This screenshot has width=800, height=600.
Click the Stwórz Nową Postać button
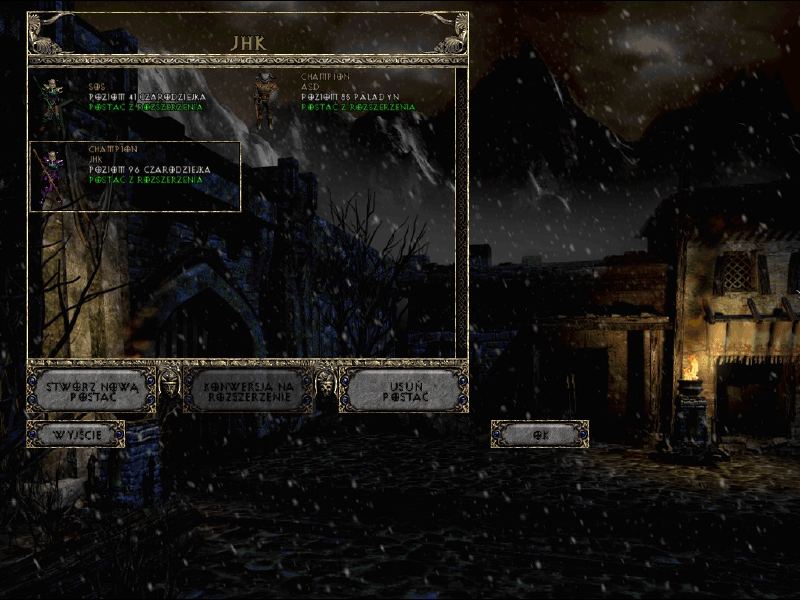[91, 390]
